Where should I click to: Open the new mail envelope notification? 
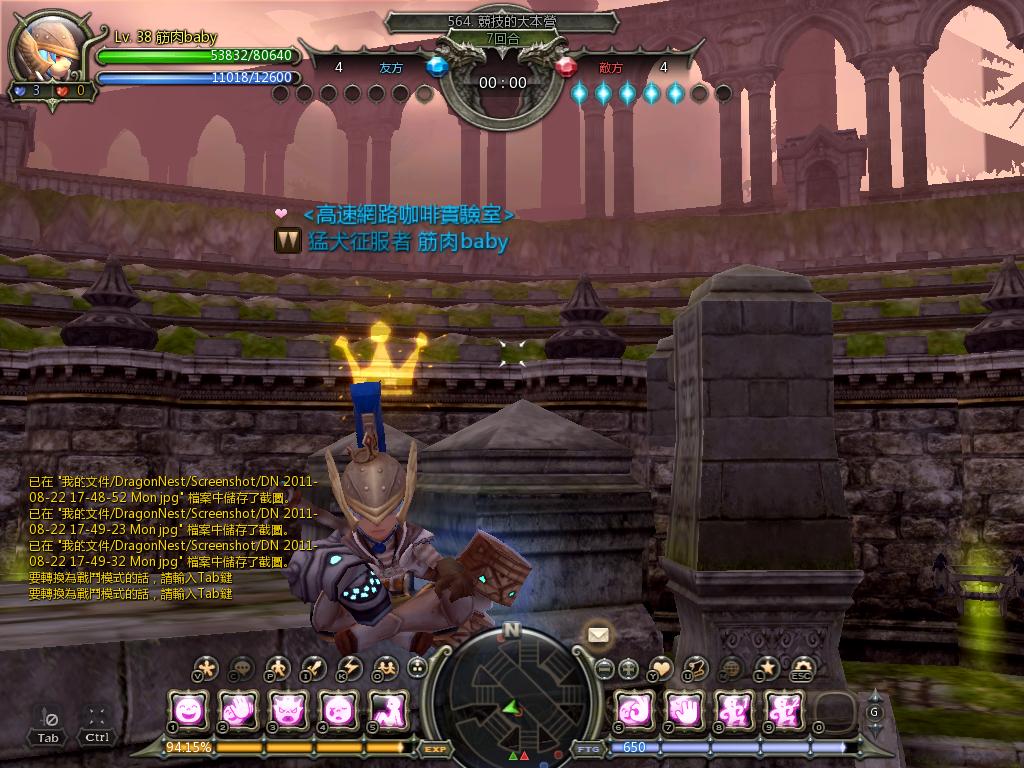(x=598, y=634)
